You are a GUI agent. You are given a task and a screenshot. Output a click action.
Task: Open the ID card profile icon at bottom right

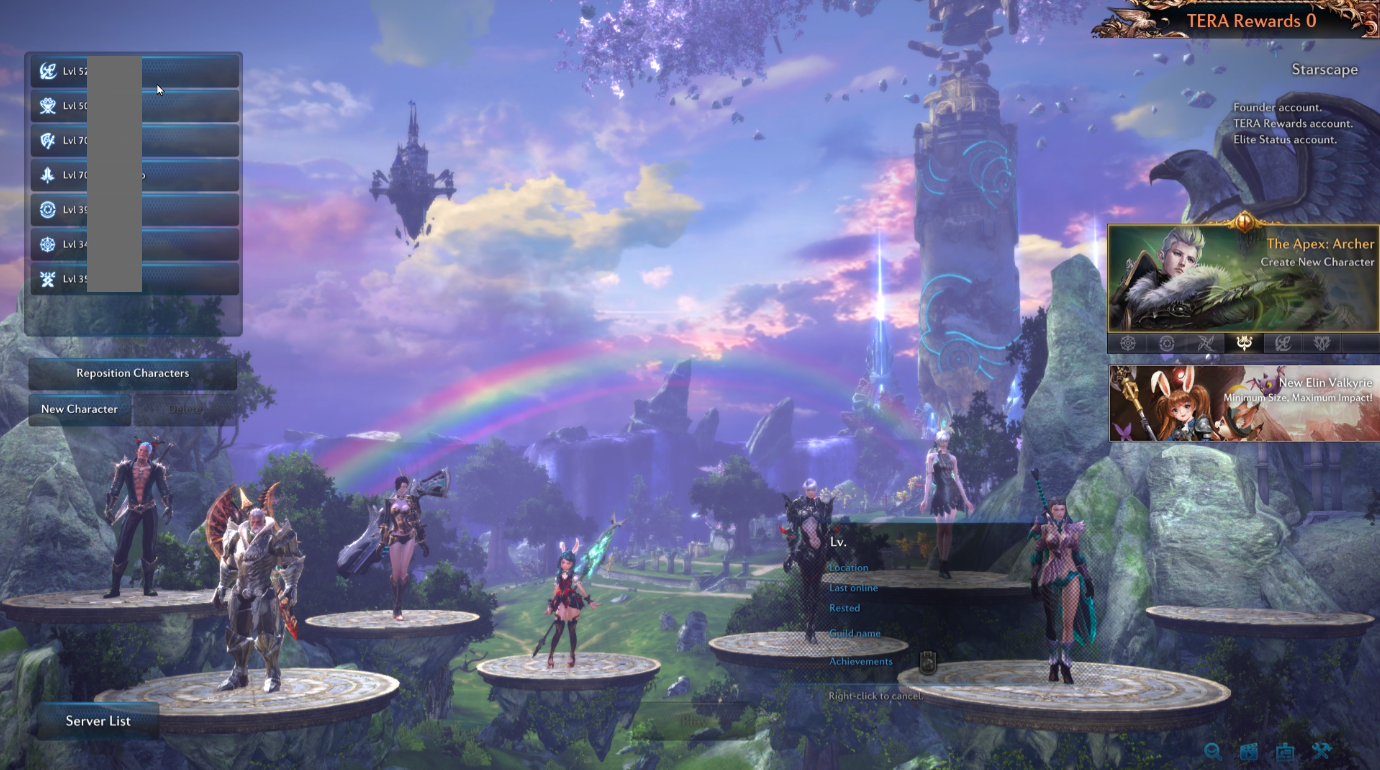pyautogui.click(x=1285, y=752)
